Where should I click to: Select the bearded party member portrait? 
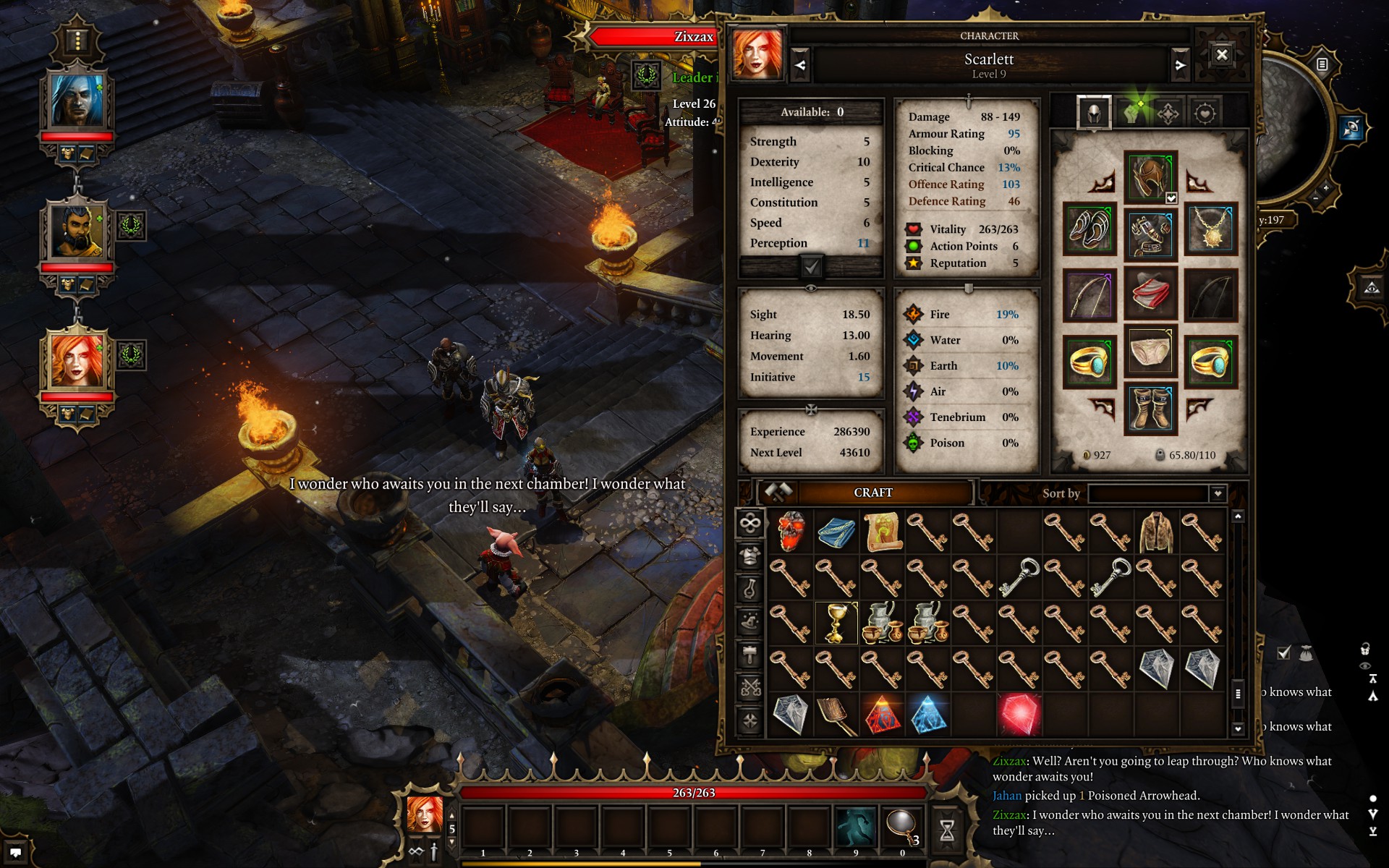(x=77, y=231)
